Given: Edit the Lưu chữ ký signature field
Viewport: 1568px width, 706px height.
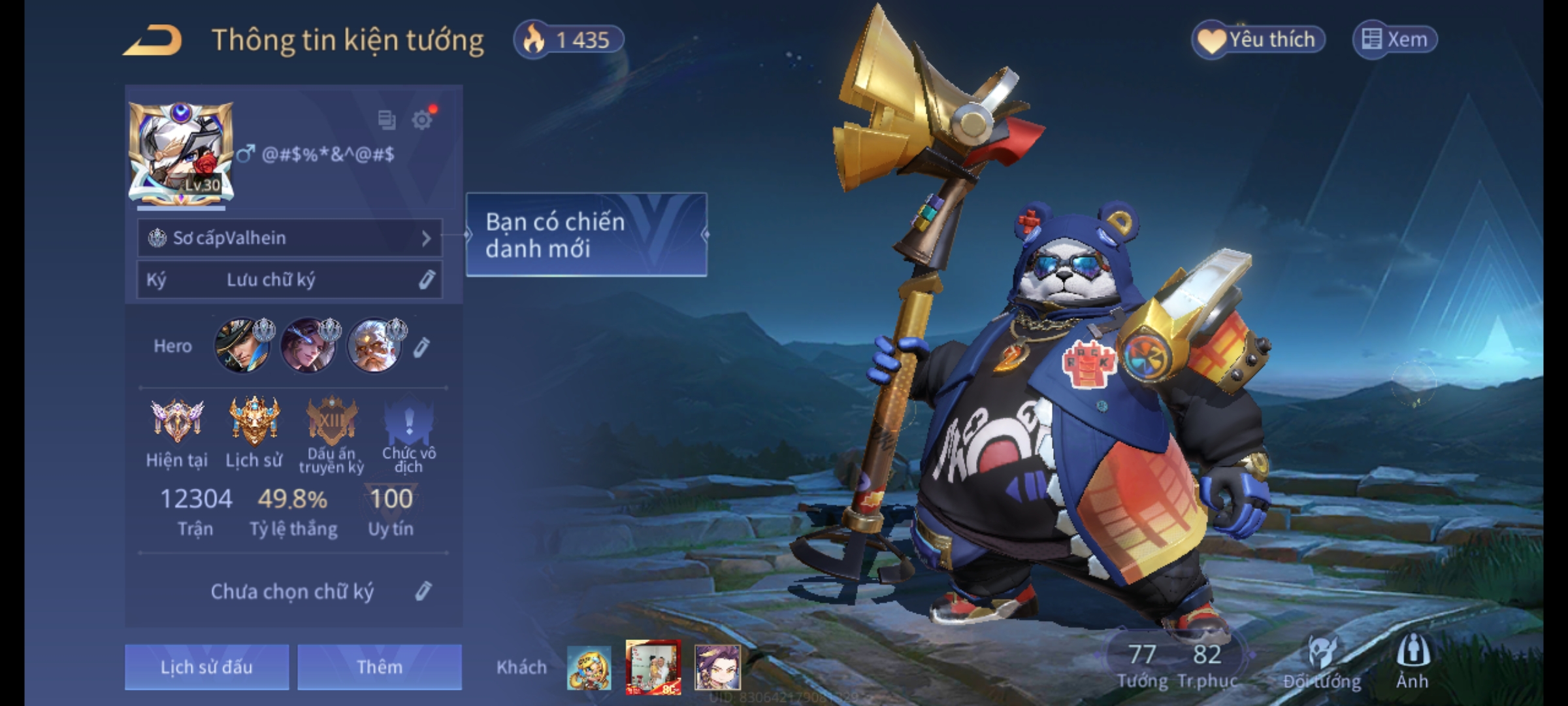Looking at the screenshot, I should (289, 280).
